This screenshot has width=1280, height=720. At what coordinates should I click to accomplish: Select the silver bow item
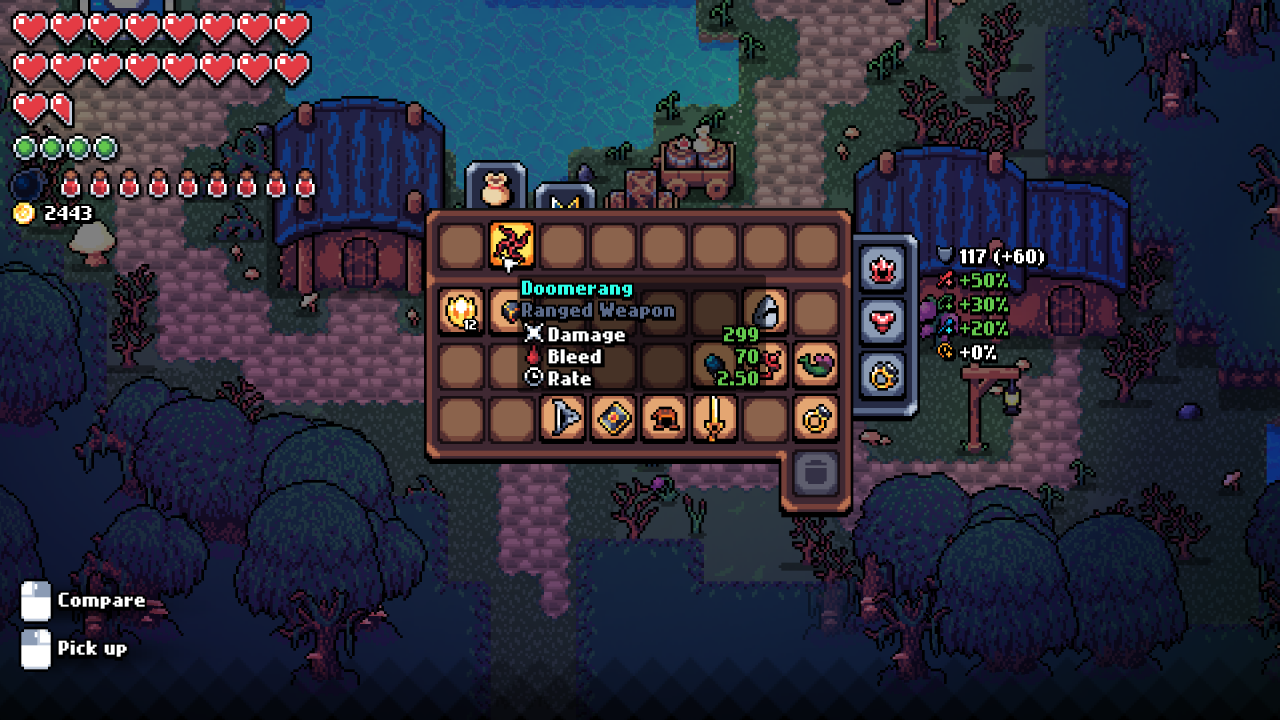(x=562, y=418)
